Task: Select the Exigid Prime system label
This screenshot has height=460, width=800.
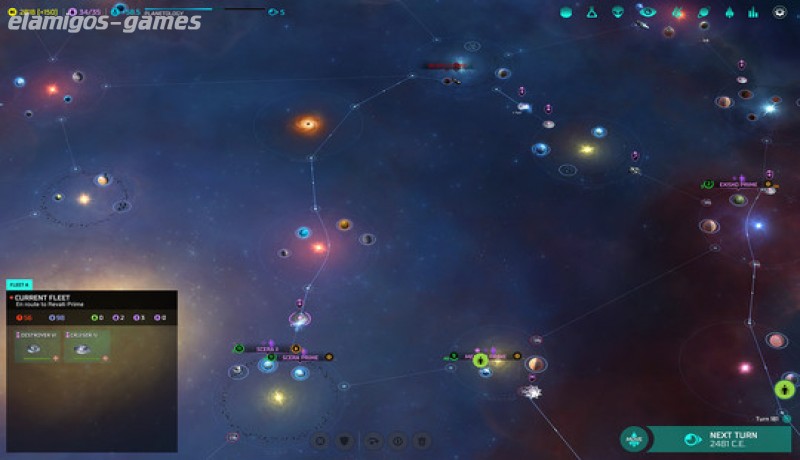Action: tap(737, 185)
